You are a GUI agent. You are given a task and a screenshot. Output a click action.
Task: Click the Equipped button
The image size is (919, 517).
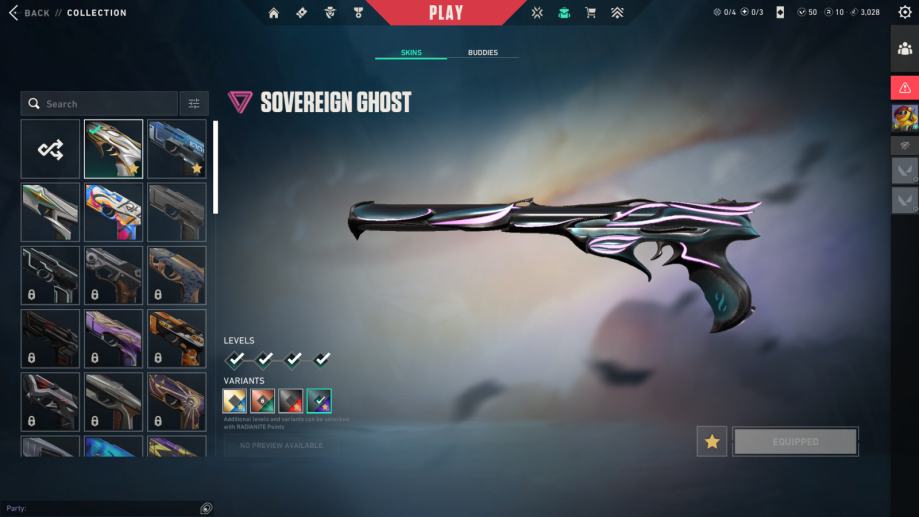(795, 441)
